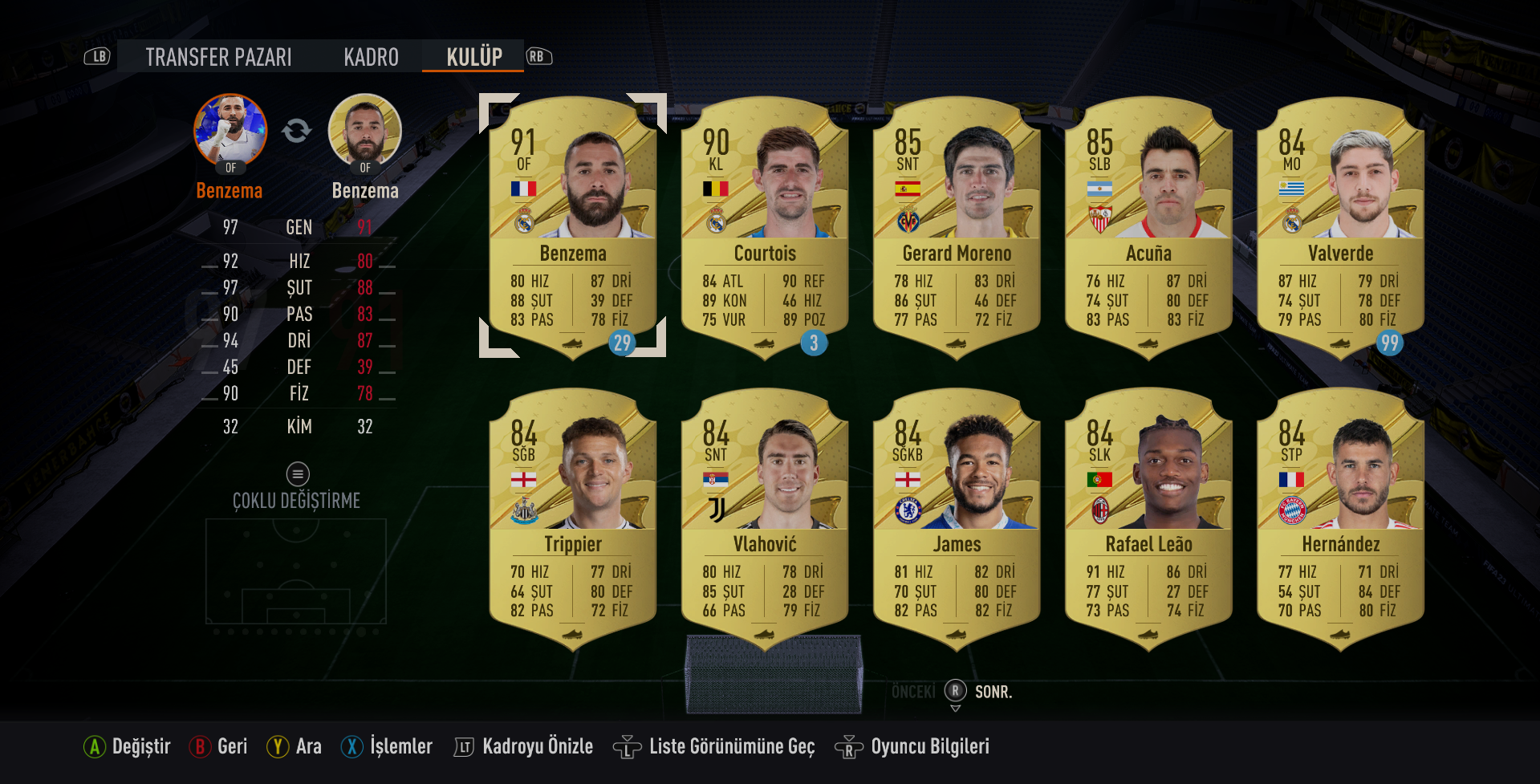Select the Kulüp tab
1540x784 pixels.
474,57
